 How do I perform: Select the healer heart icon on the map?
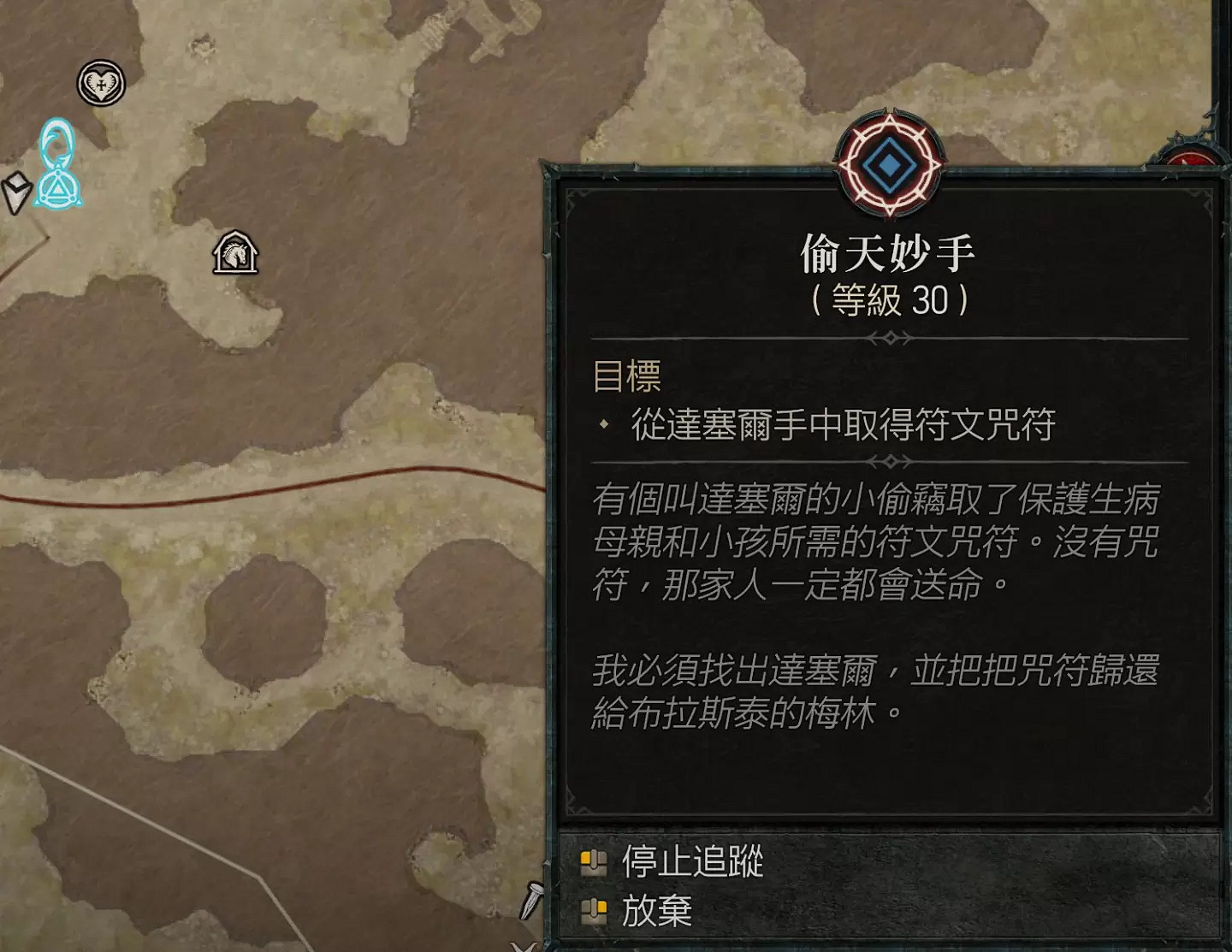(x=101, y=84)
